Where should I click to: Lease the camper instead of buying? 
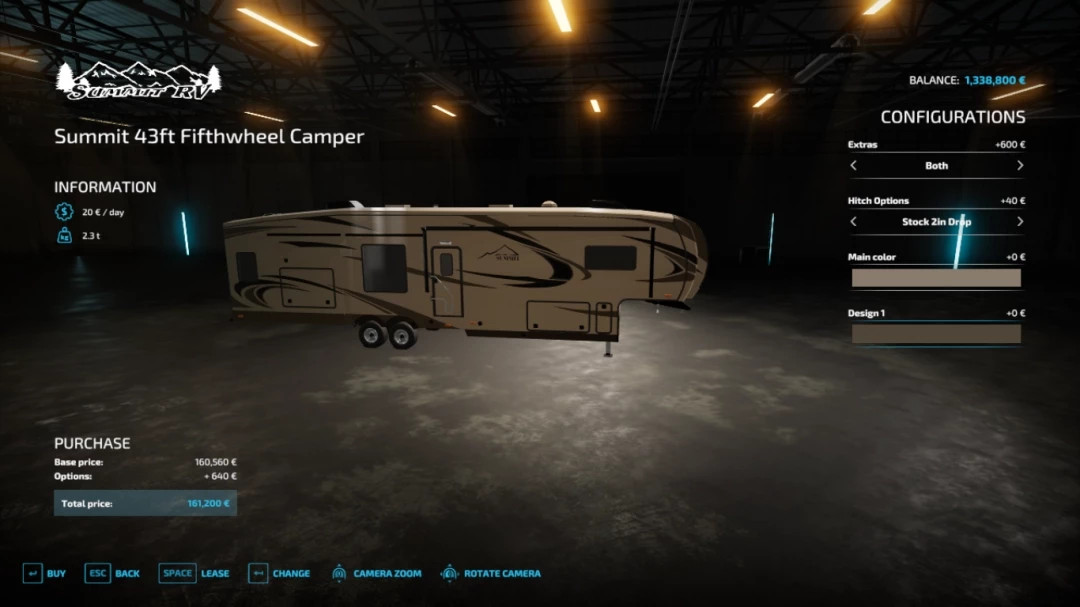tap(196, 574)
